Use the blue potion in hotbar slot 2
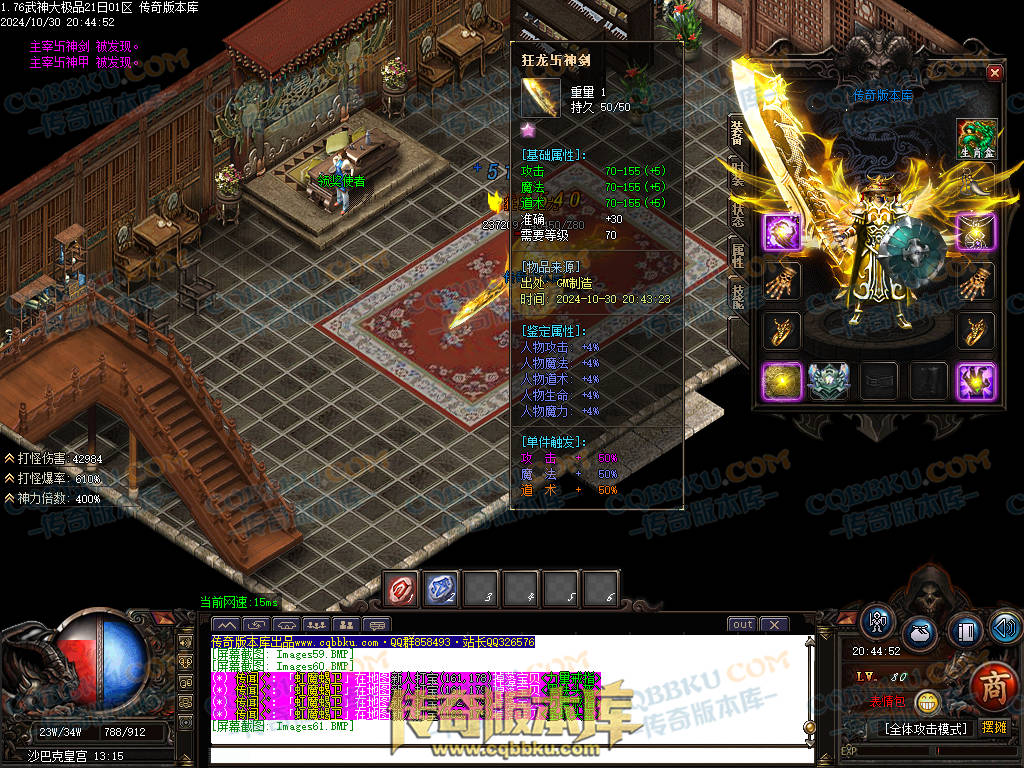 tap(442, 589)
